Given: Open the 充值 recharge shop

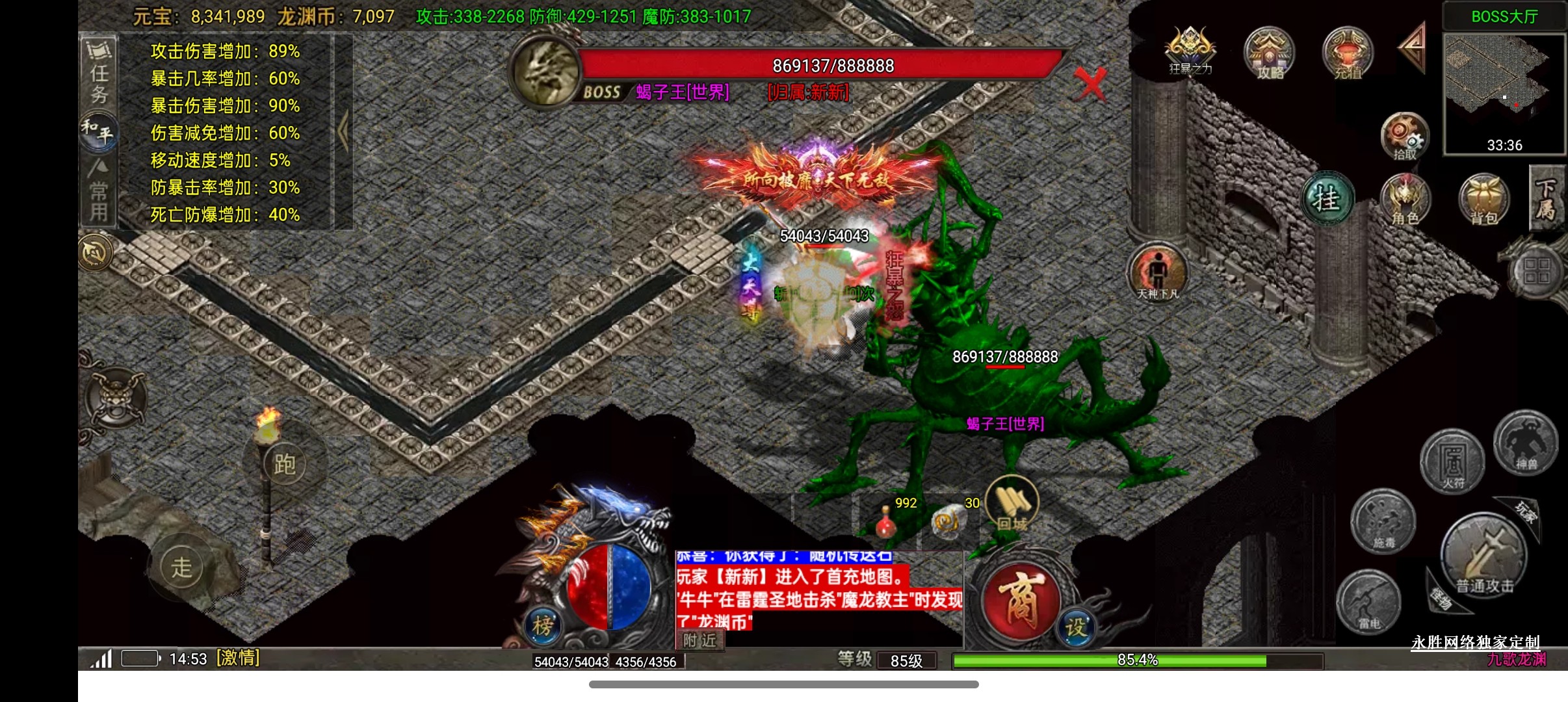Looking at the screenshot, I should [1348, 53].
